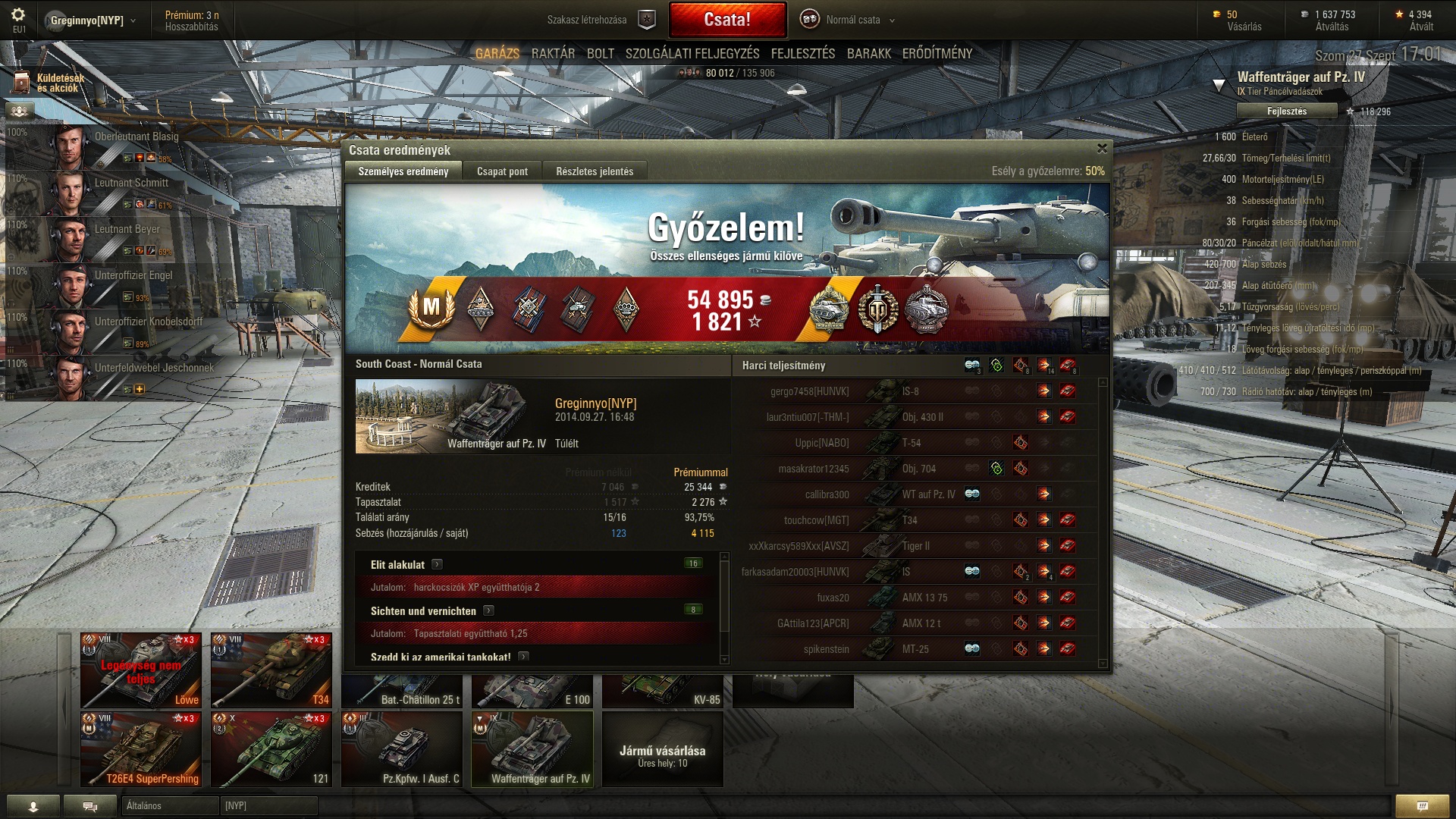
Task: Buy a new vehicle via Jármű vásárlása
Action: click(x=662, y=755)
